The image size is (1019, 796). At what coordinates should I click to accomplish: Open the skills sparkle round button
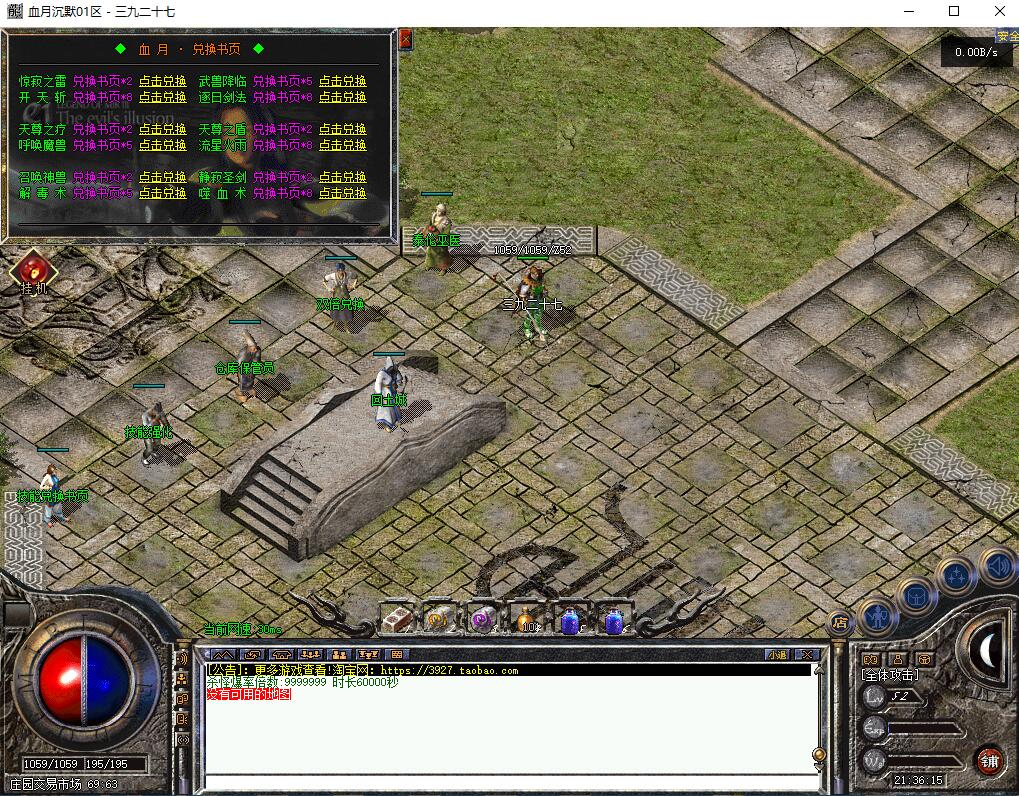coord(957,576)
